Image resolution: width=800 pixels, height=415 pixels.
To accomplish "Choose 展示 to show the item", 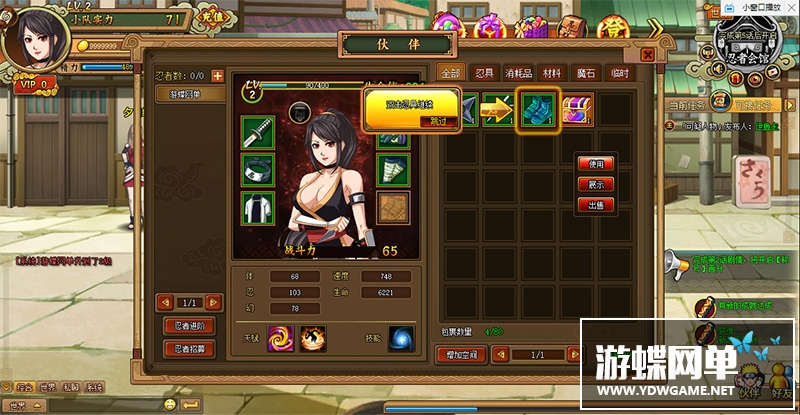I will tap(596, 184).
